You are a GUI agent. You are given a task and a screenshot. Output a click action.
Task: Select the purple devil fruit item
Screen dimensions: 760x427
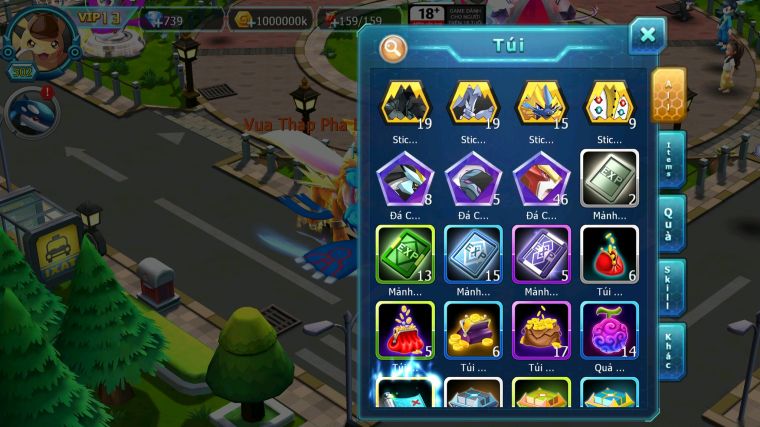(x=610, y=328)
